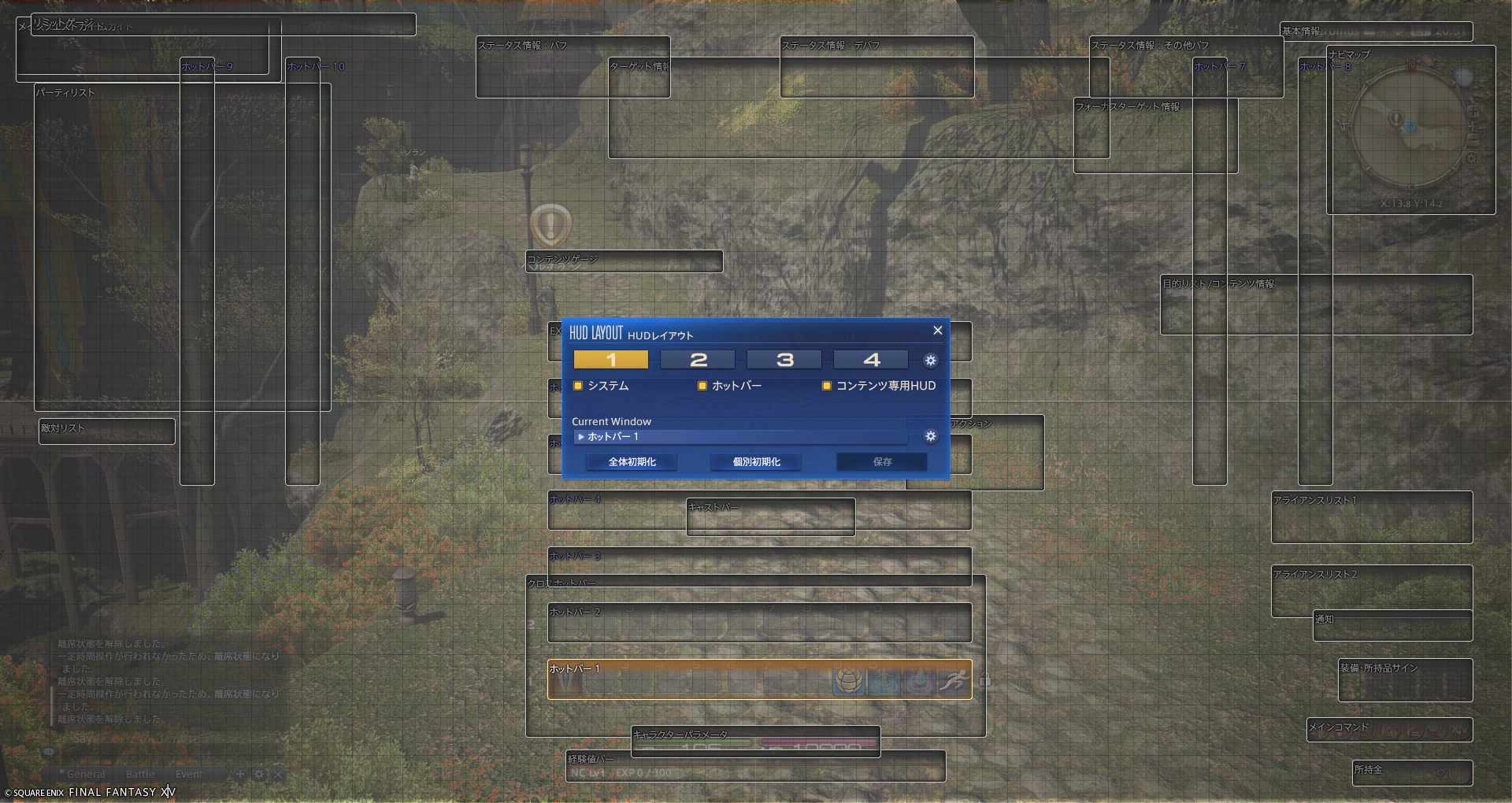
Task: Click the 全体初期化 reset-all button
Action: tap(632, 462)
